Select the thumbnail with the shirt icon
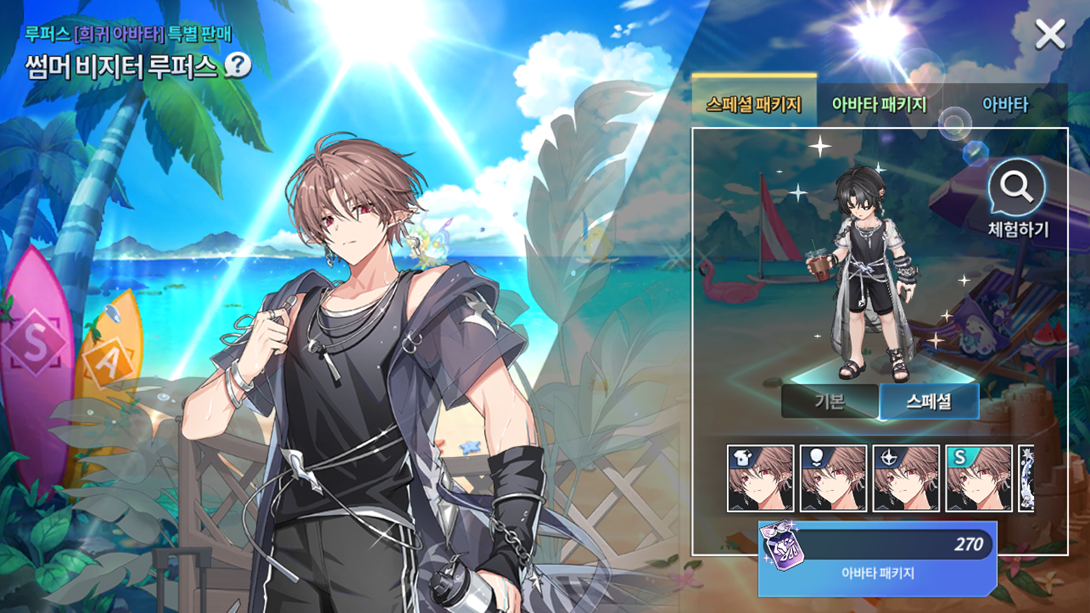This screenshot has height=613, width=1090. [x=760, y=478]
